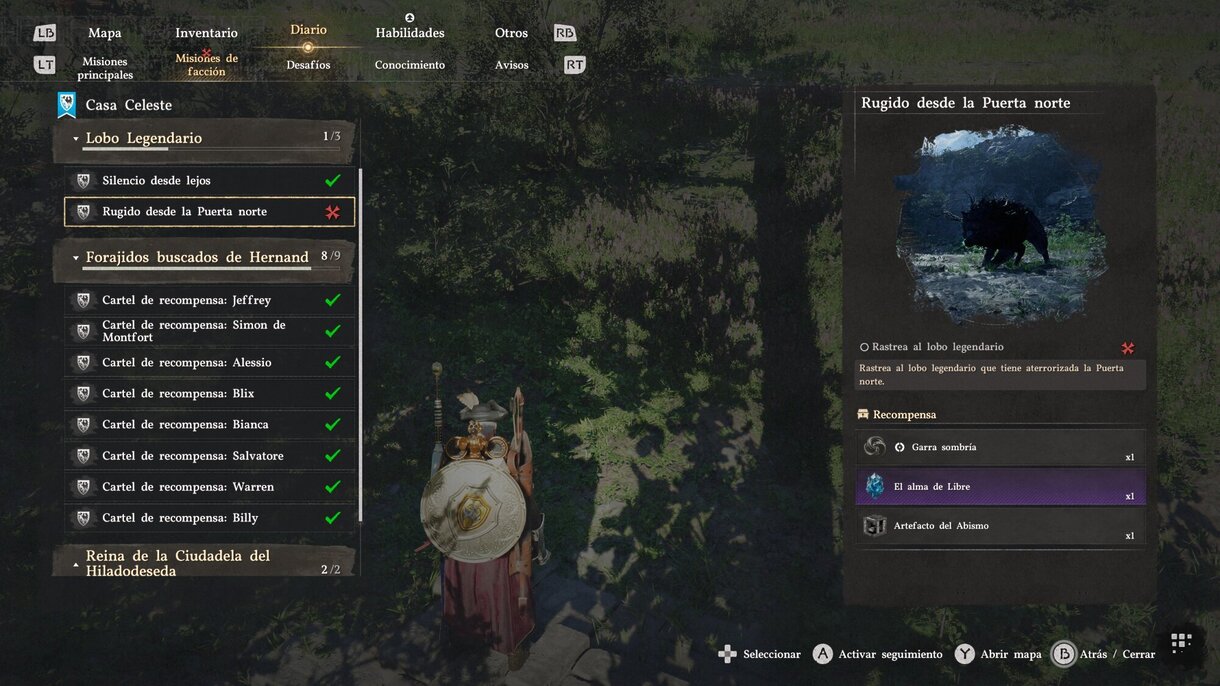Go to the Otros tab

click(x=511, y=33)
